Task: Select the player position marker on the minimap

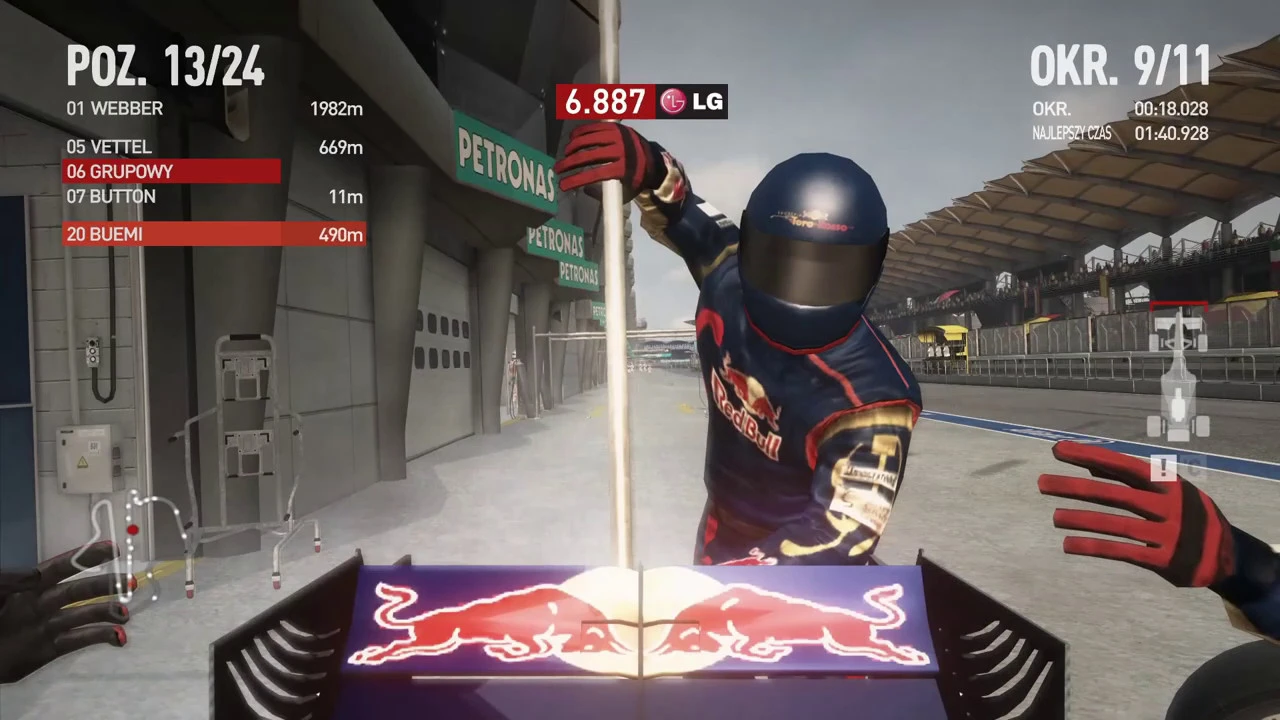Action: point(133,528)
